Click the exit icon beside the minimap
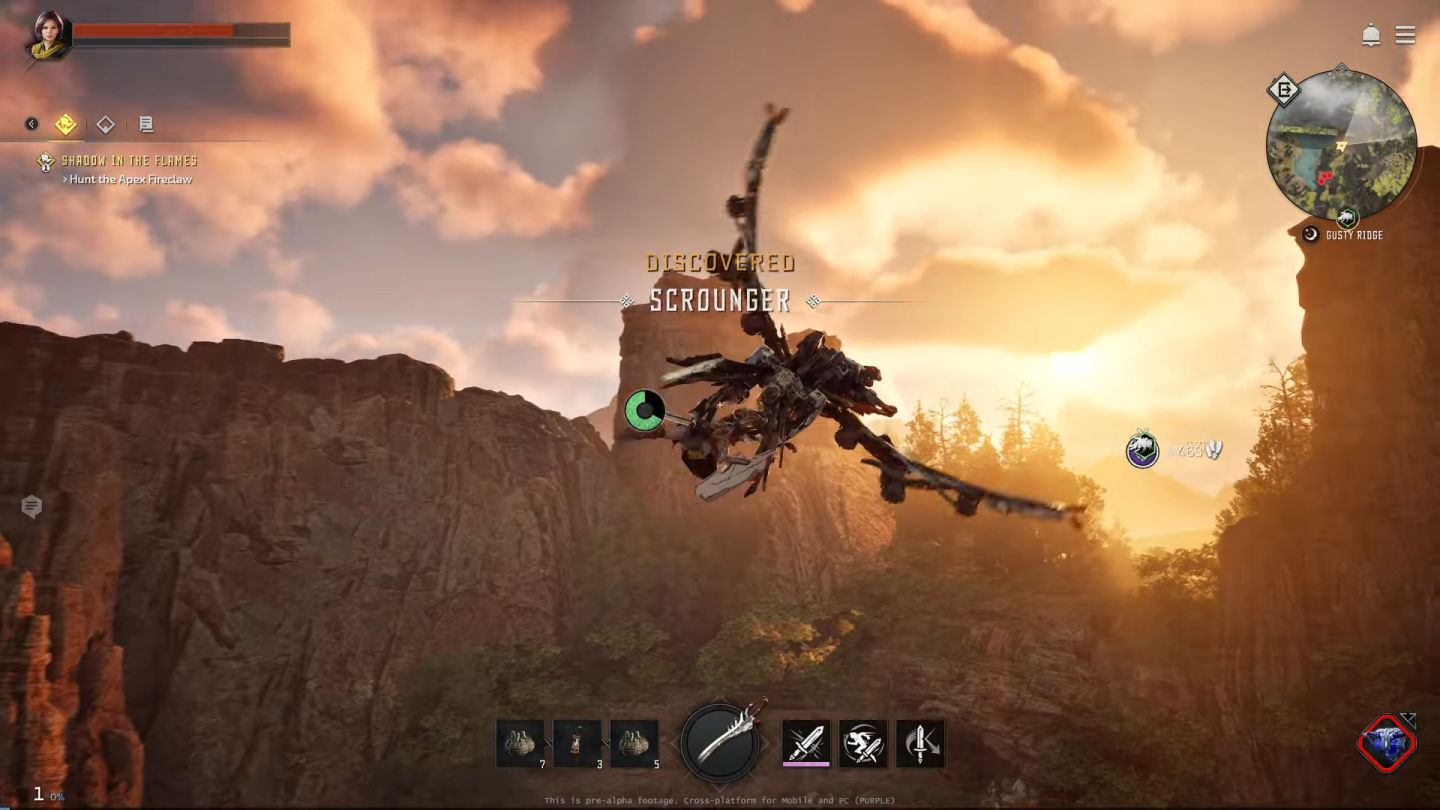 [1283, 91]
